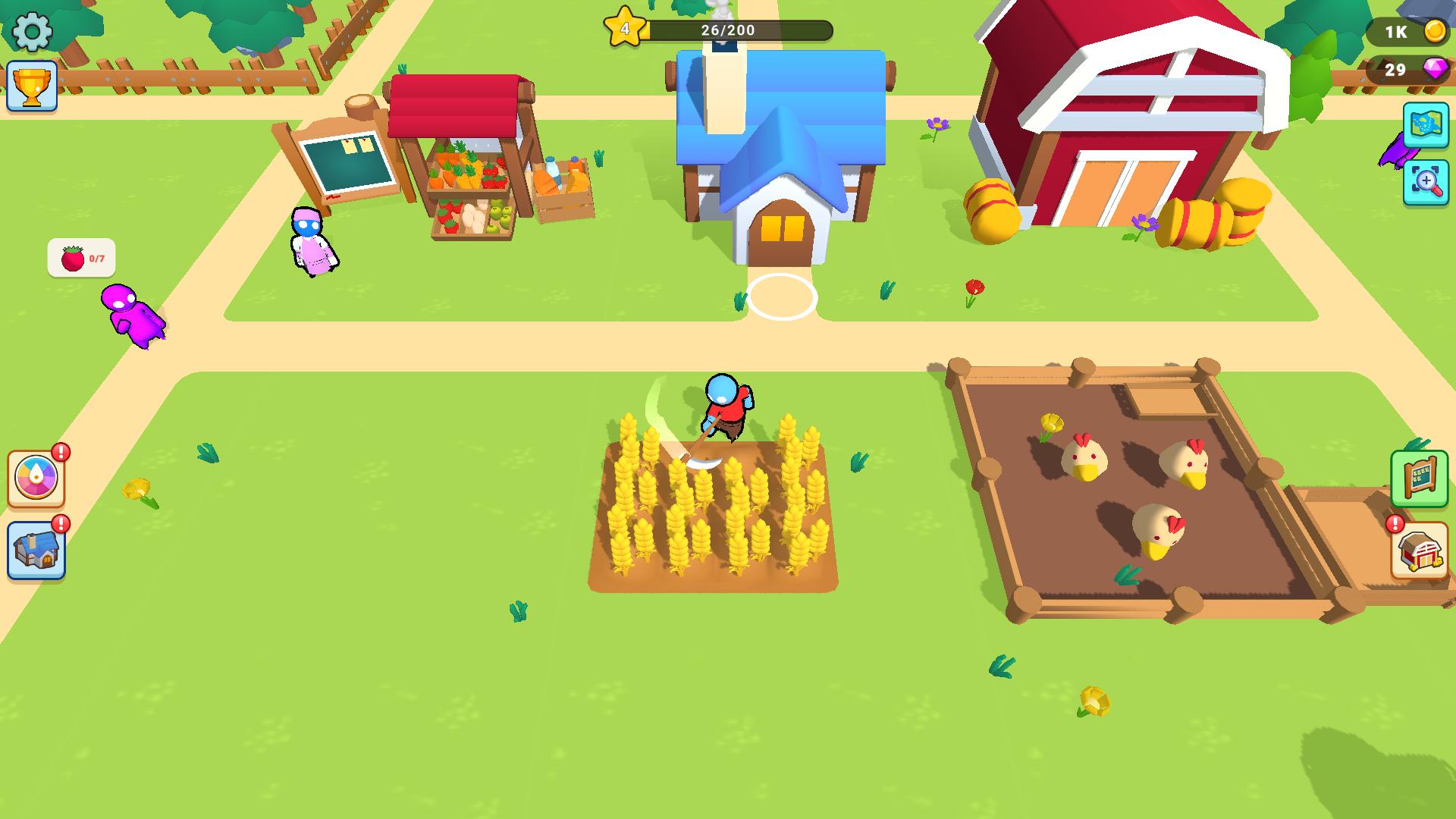Check the tomato order badge showing 0/7
Viewport: 1456px width, 819px height.
tap(81, 256)
